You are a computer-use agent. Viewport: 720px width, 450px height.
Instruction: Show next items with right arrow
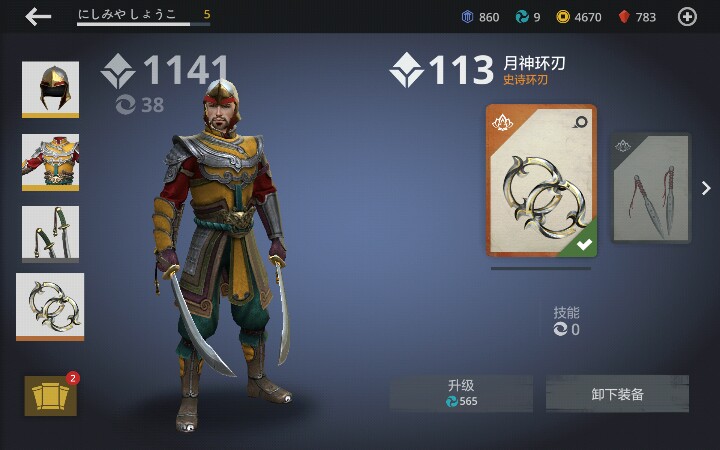tap(706, 188)
